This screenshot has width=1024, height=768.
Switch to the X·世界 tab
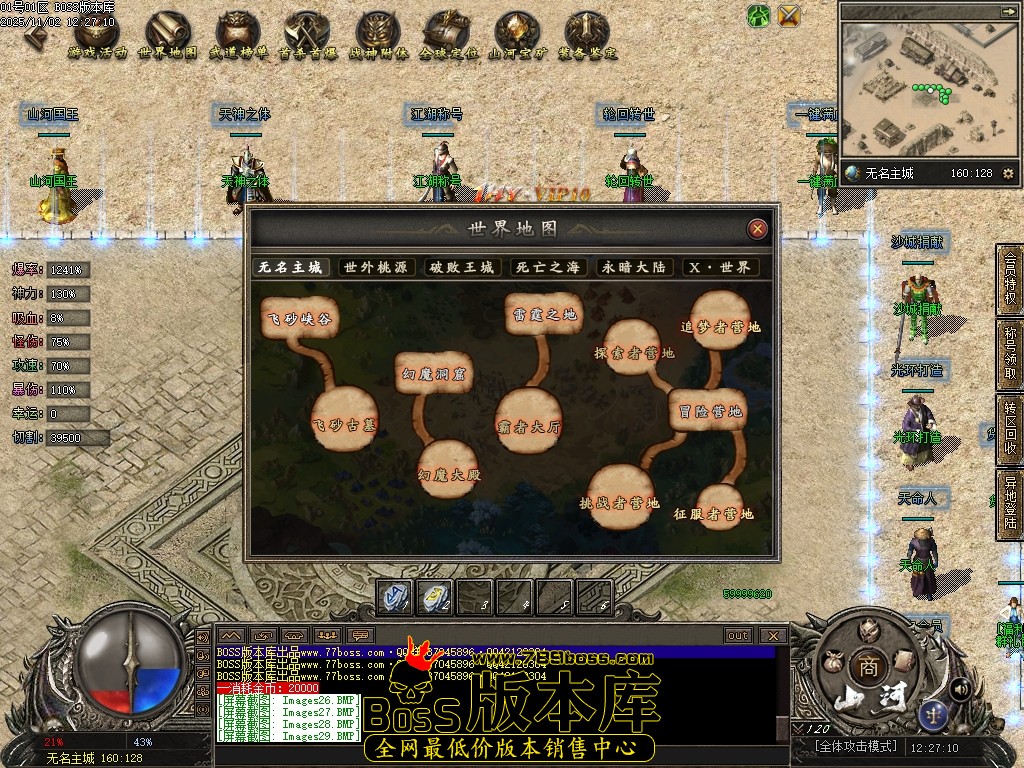tap(719, 268)
